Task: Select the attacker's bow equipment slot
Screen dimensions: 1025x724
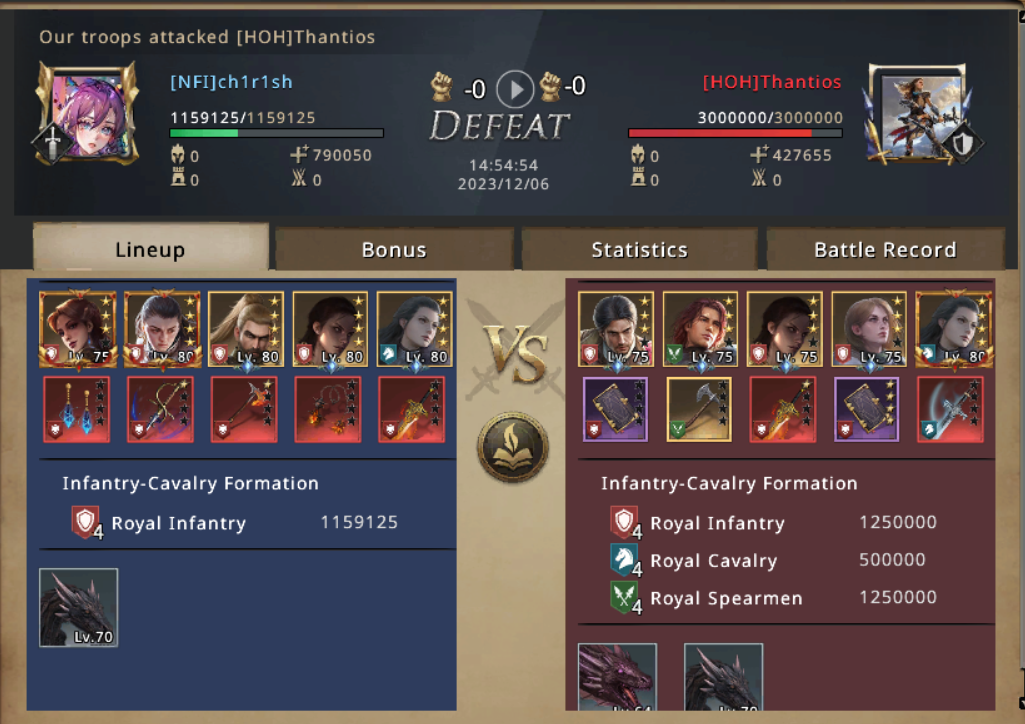Action: (161, 409)
